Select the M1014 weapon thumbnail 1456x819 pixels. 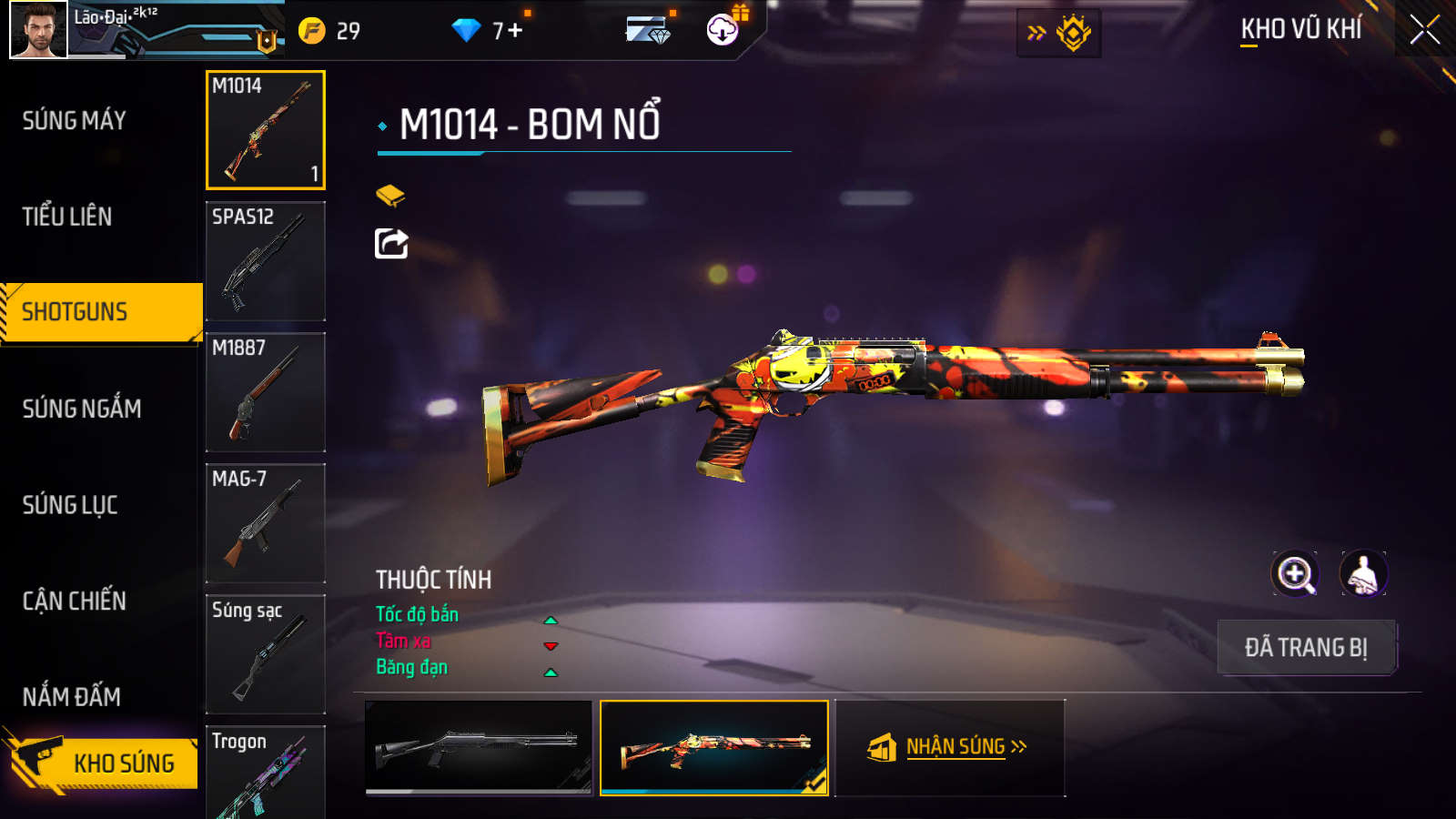coord(266,130)
